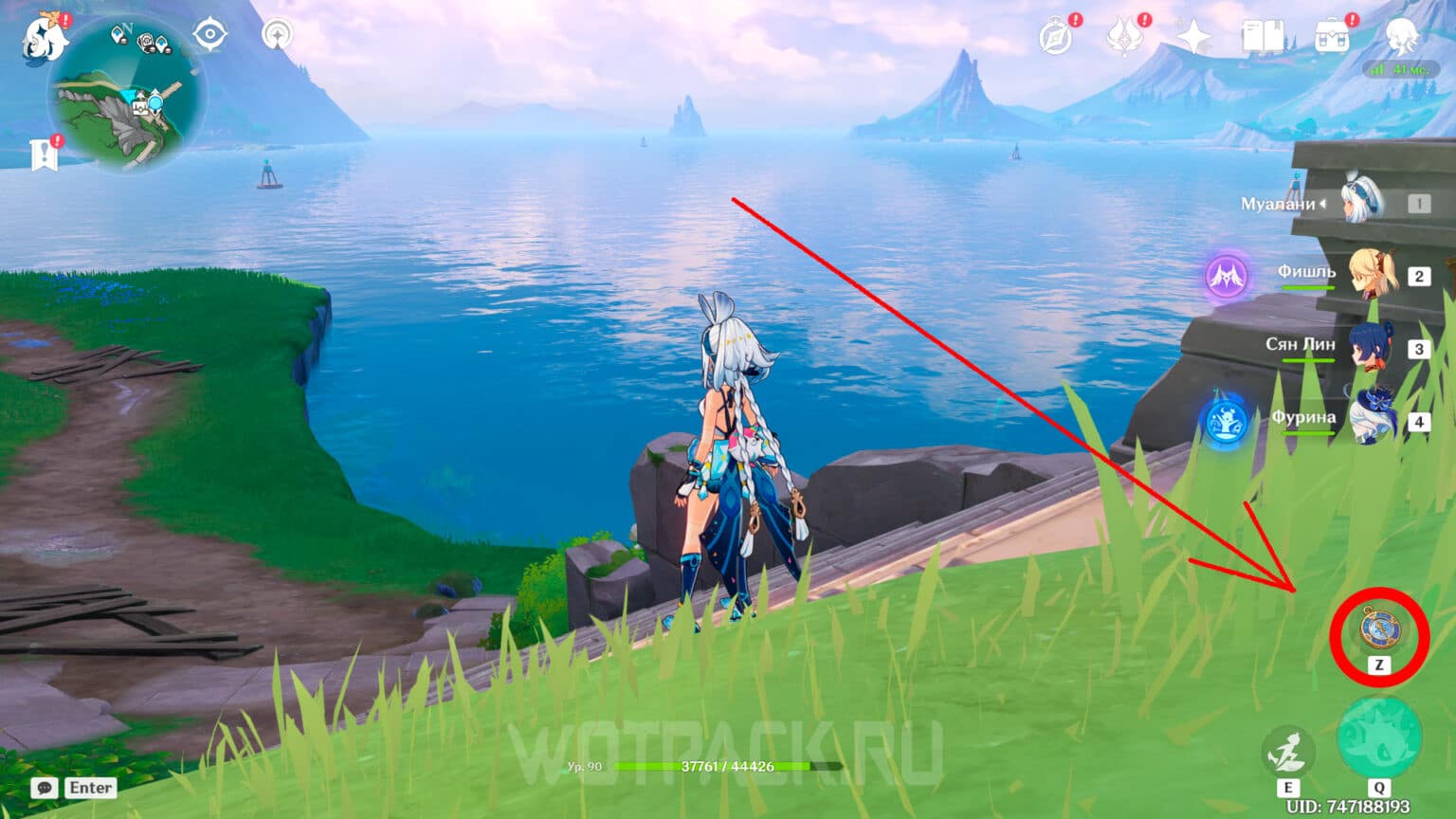Collapse the party list via arrow beside Муалани
Image resolution: width=1456 pixels, height=819 pixels.
(x=1321, y=202)
